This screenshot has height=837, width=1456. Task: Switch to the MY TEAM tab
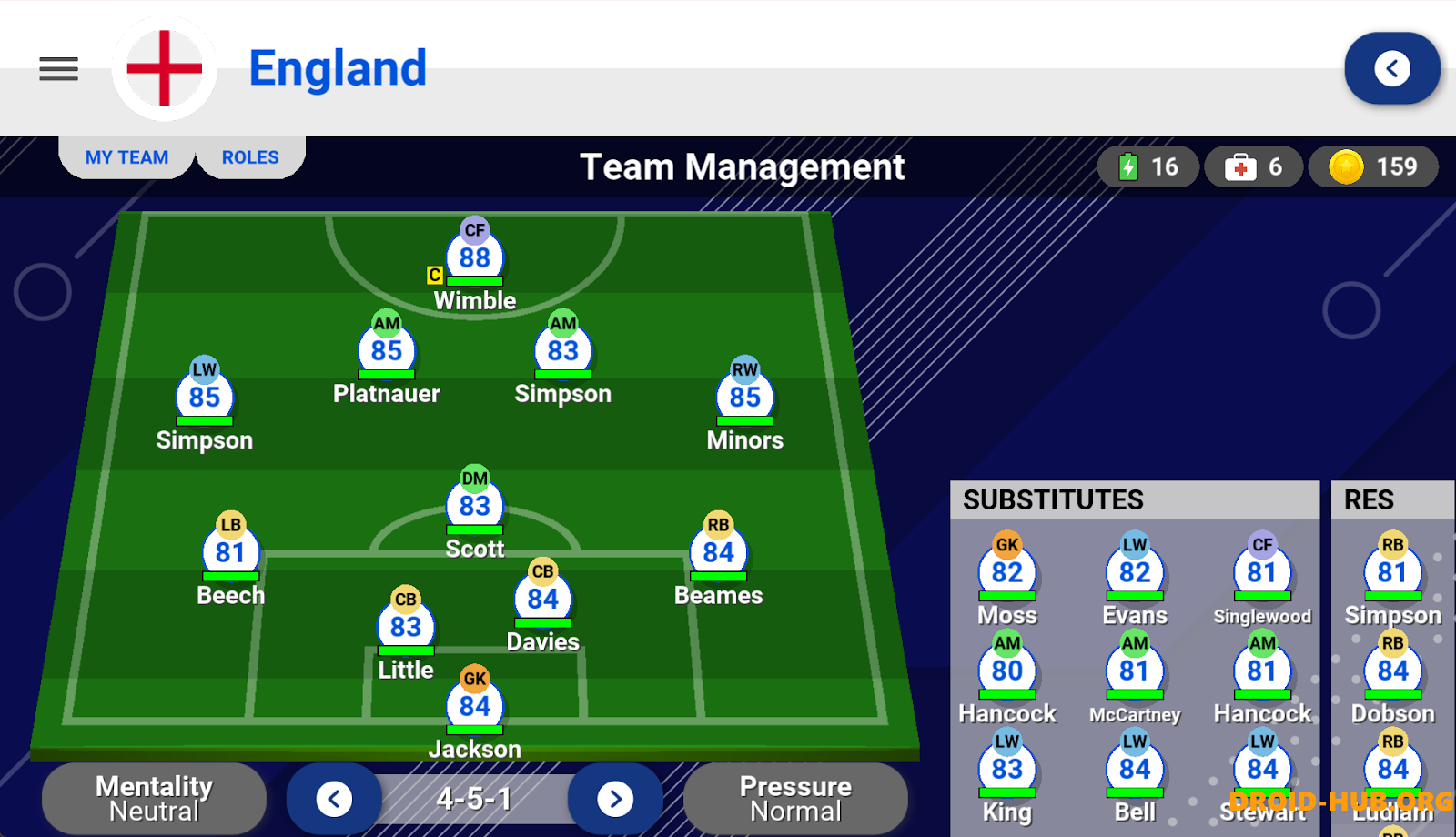click(x=126, y=156)
